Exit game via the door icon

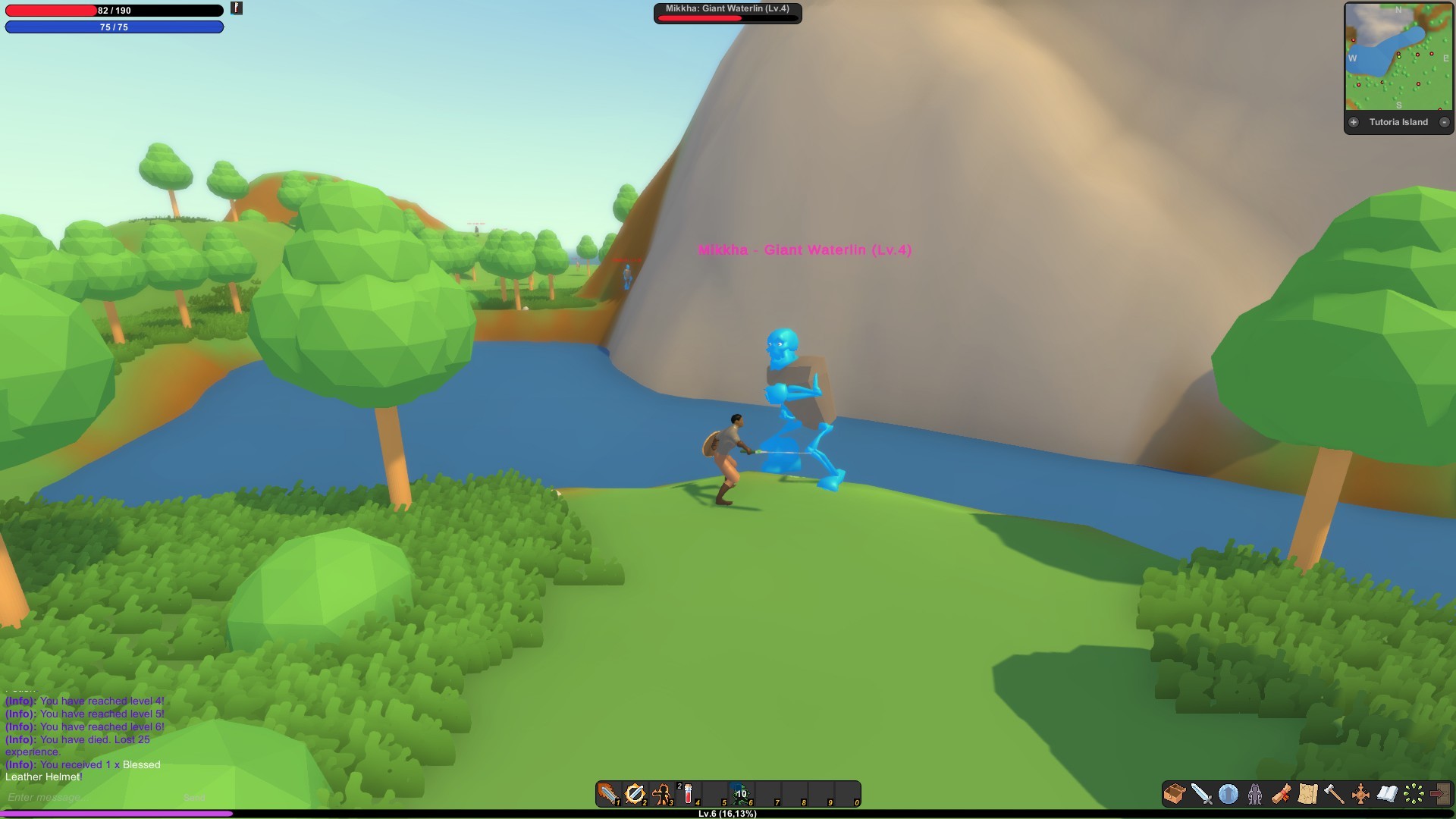click(1439, 795)
